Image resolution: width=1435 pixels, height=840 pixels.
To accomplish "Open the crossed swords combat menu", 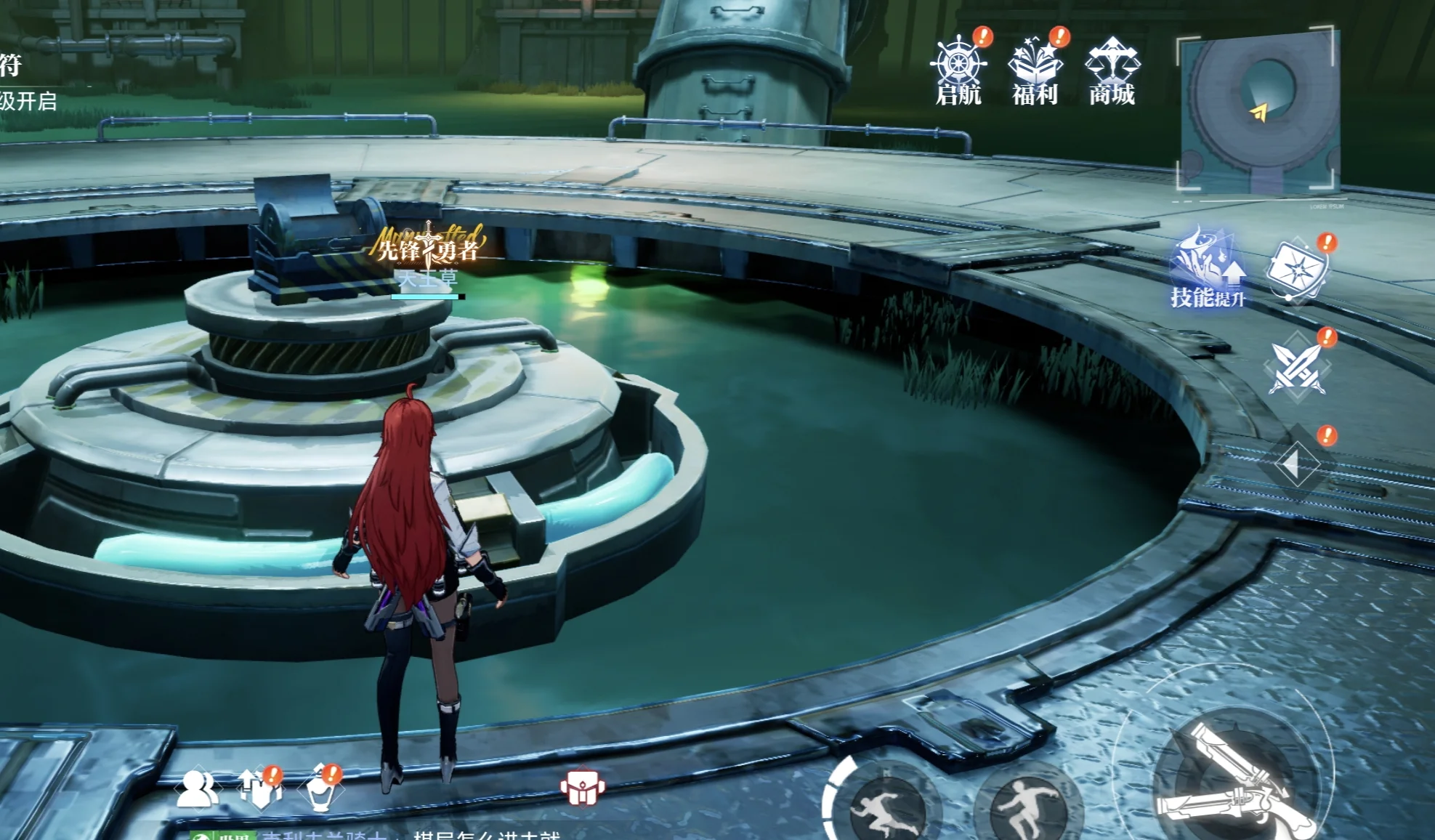I will pos(1298,367).
